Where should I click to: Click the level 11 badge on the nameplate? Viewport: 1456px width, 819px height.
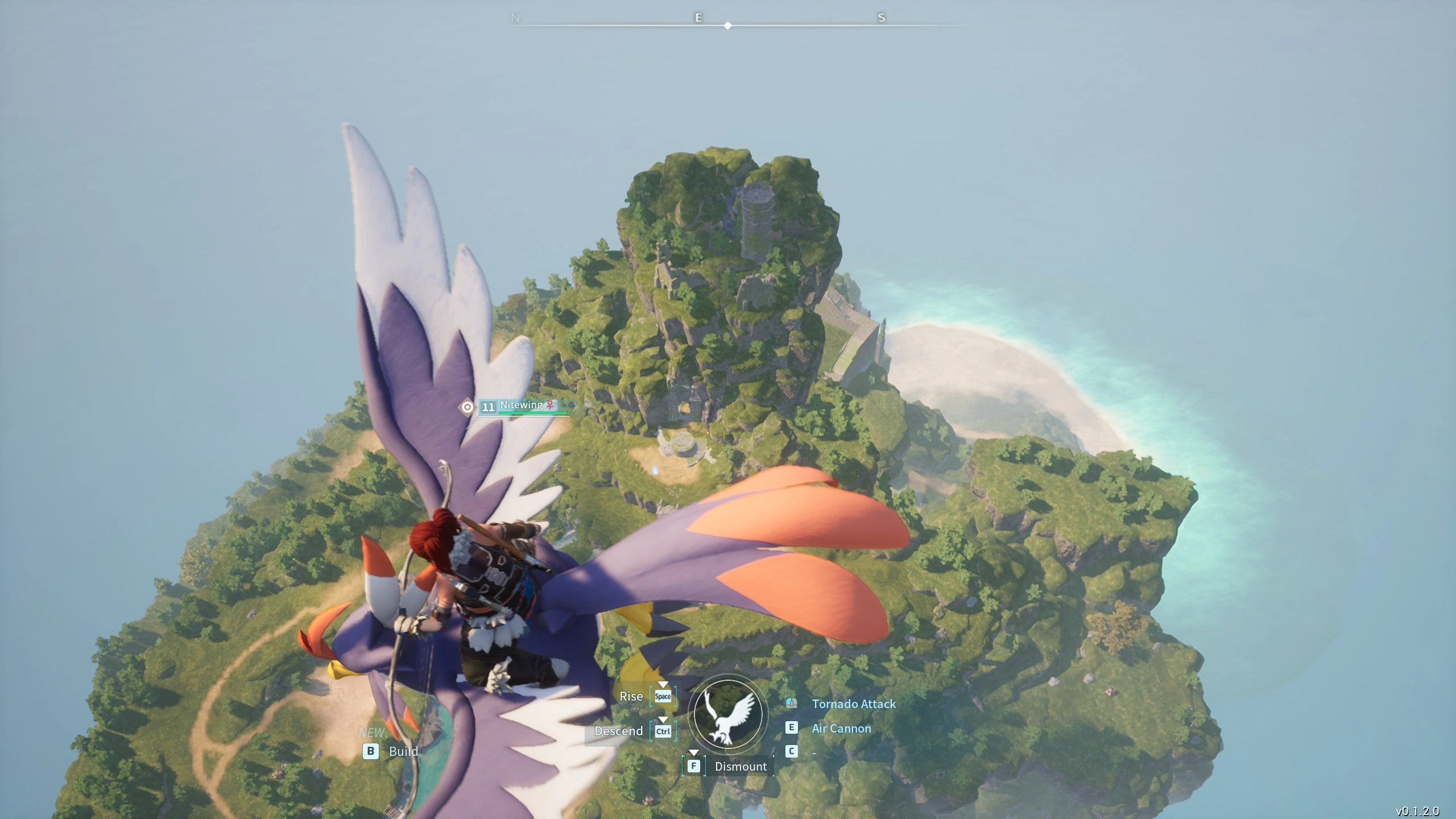coord(488,407)
